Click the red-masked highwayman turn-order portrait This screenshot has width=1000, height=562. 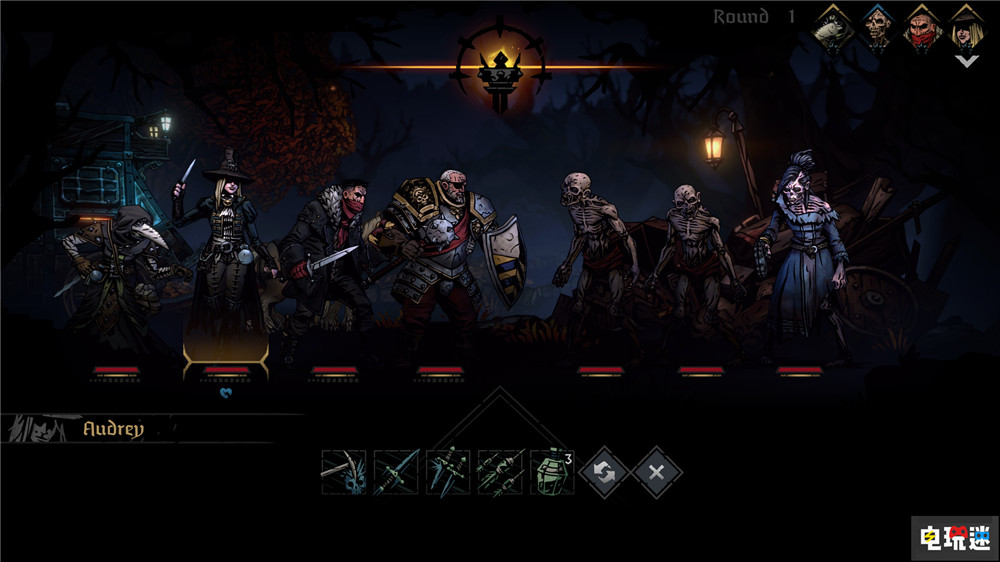coord(923,28)
